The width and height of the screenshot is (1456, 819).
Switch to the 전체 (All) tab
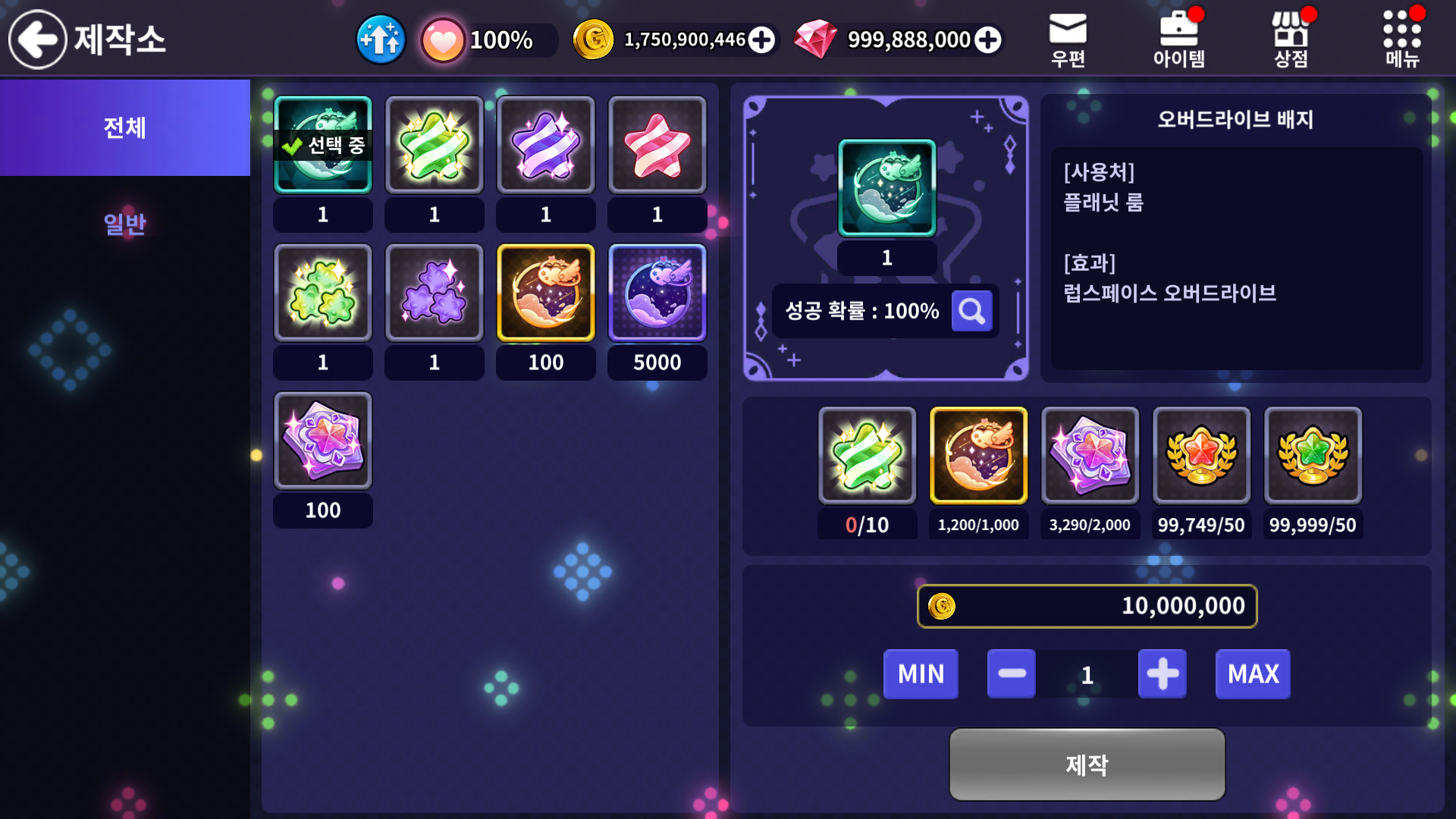[x=125, y=127]
